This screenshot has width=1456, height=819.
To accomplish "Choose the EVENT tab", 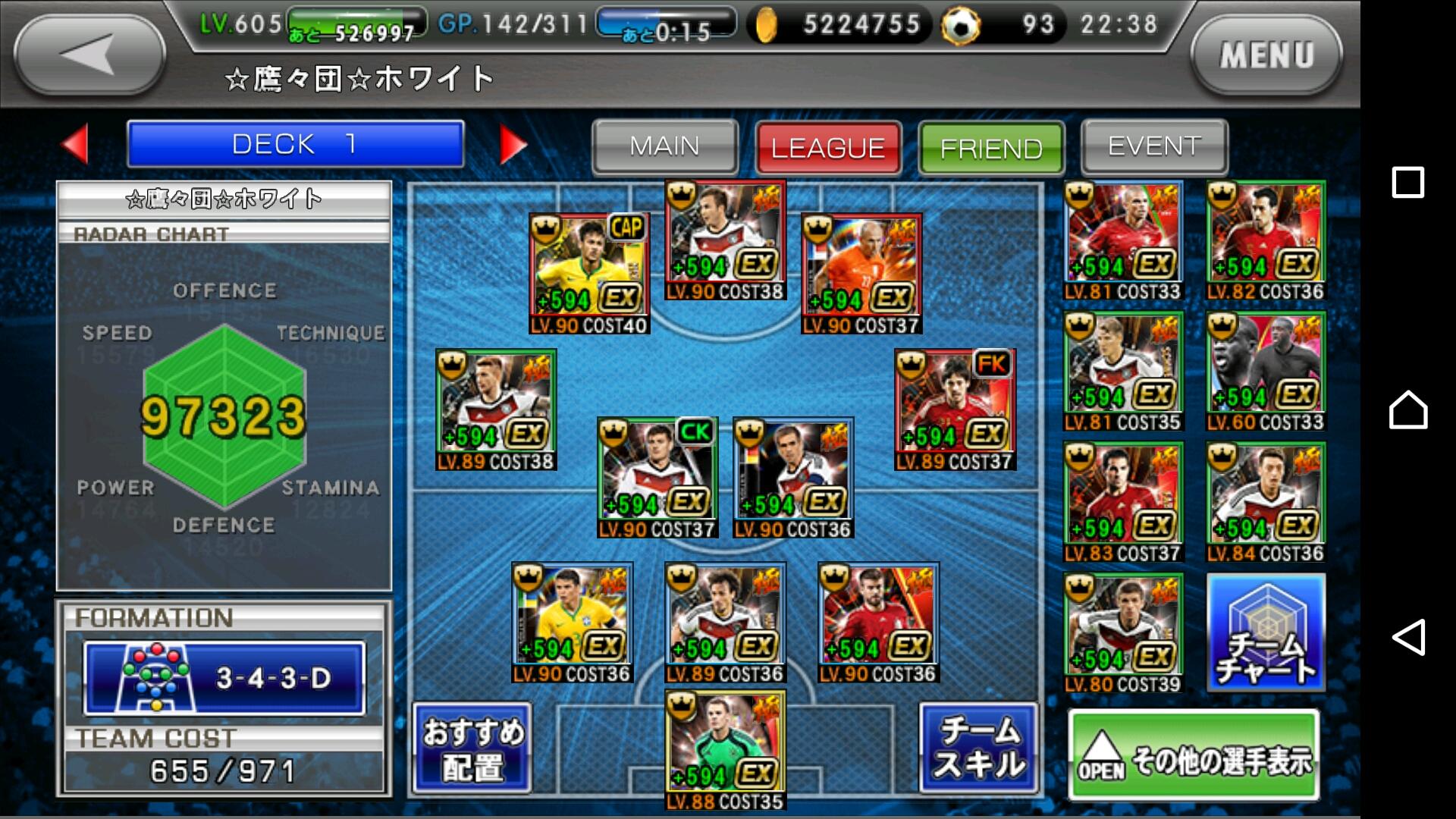I will 1153,146.
